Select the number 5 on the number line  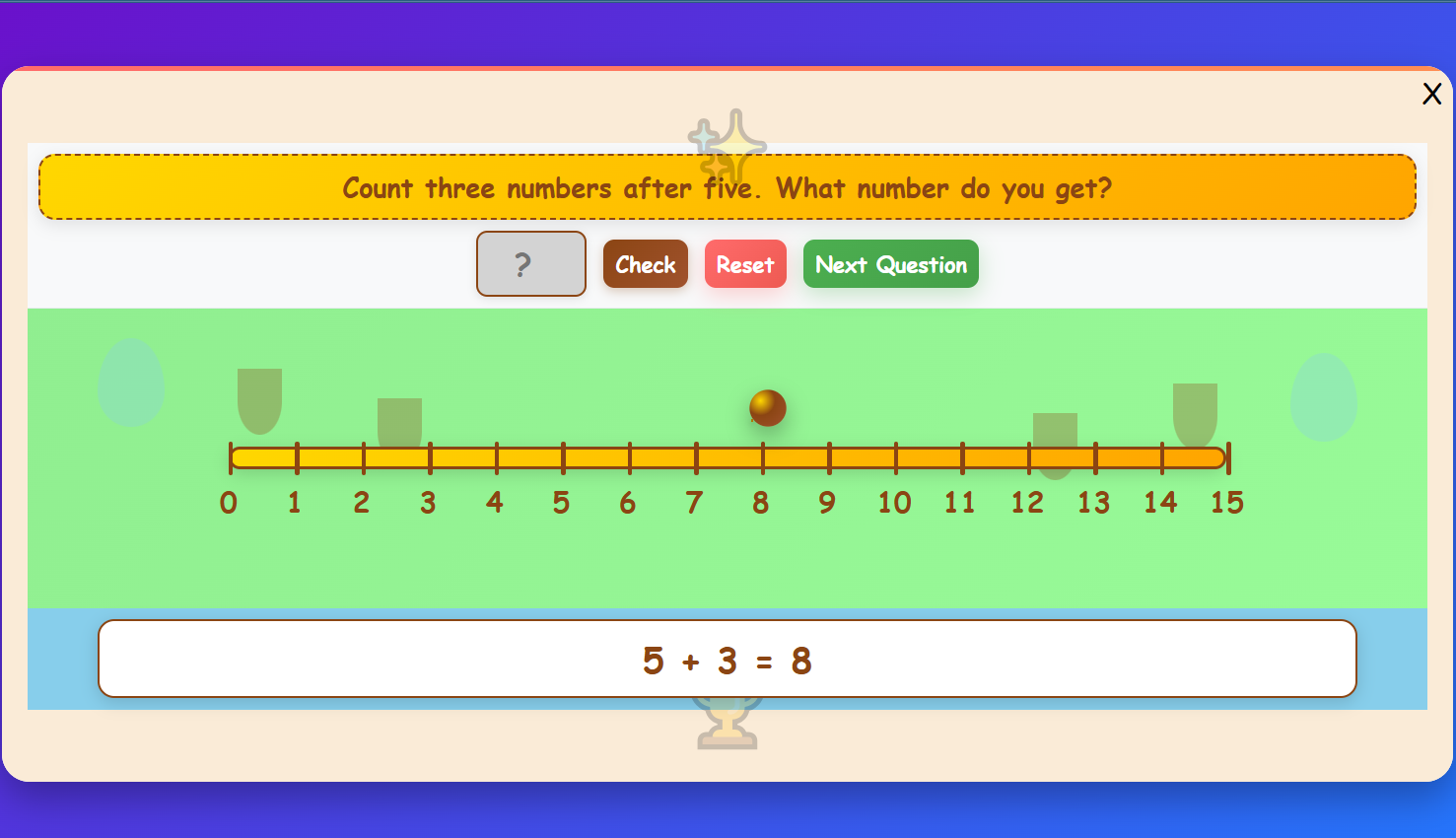pyautogui.click(x=561, y=503)
